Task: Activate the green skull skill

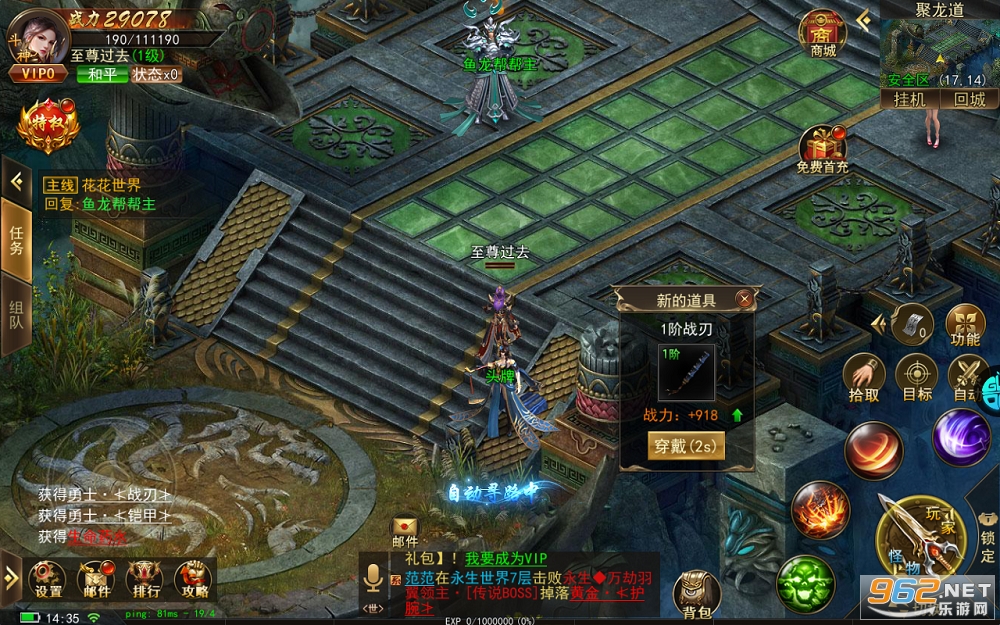Action: coord(806,581)
